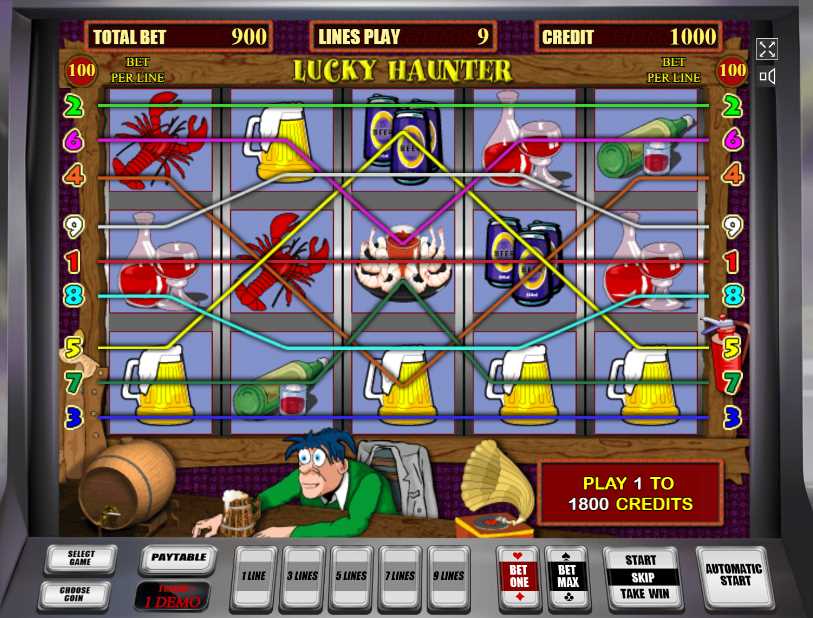
Task: Choose the 3 Lines button
Action: click(302, 577)
